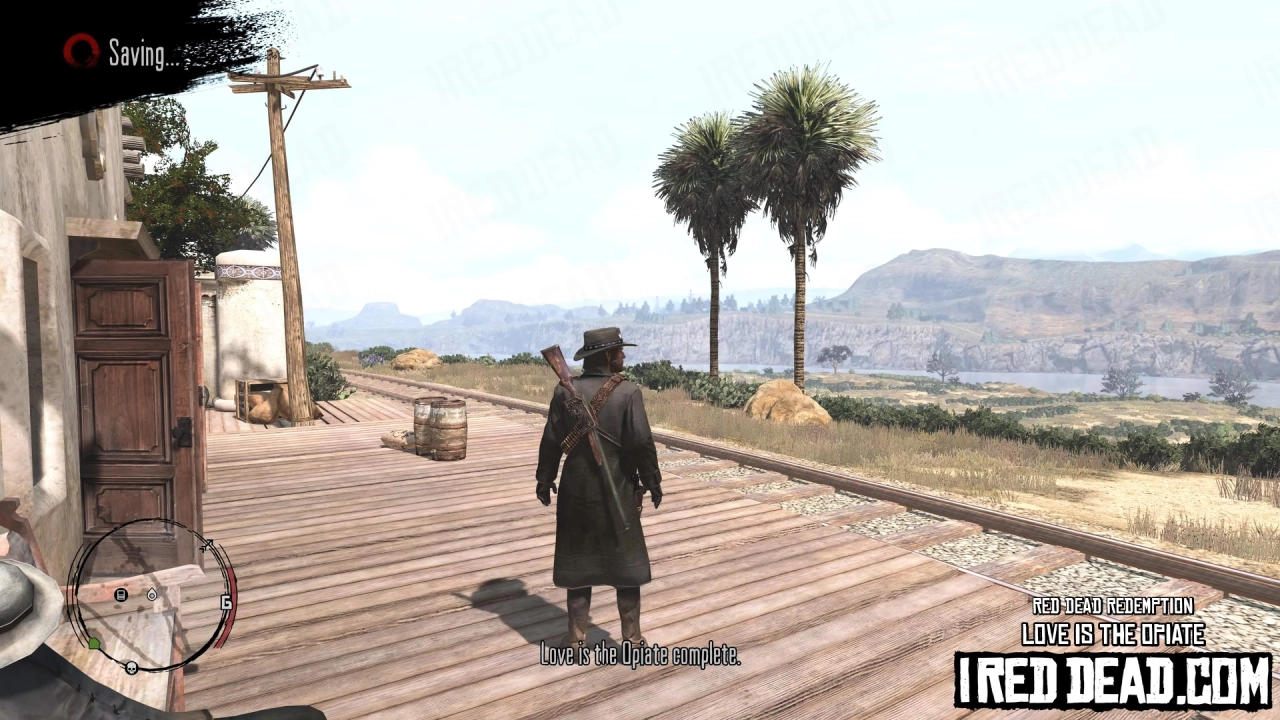
Task: Click the green safehouse marker on the minimap
Action: (95, 642)
